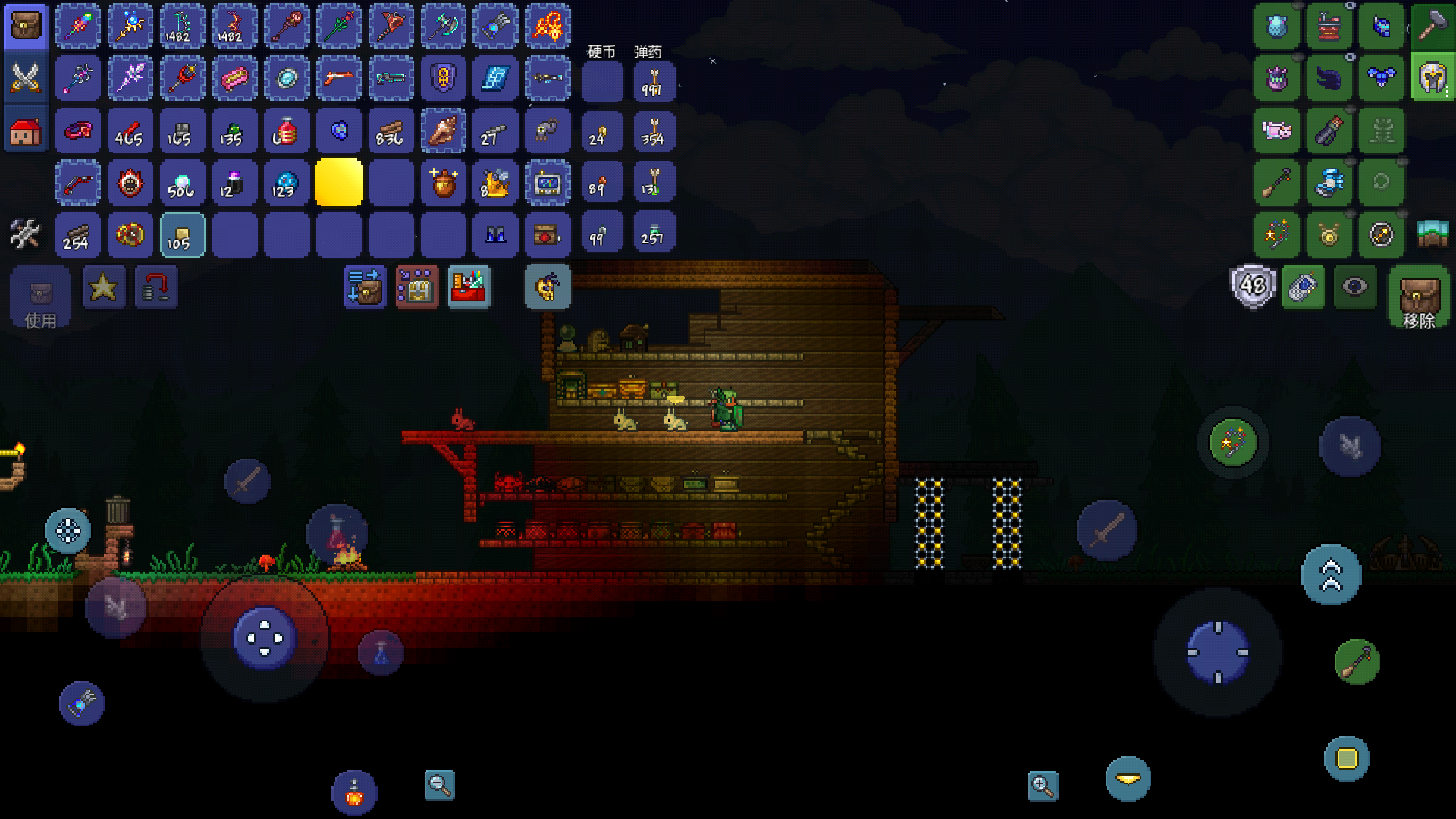Sort inventory with the chest sort button

point(416,287)
